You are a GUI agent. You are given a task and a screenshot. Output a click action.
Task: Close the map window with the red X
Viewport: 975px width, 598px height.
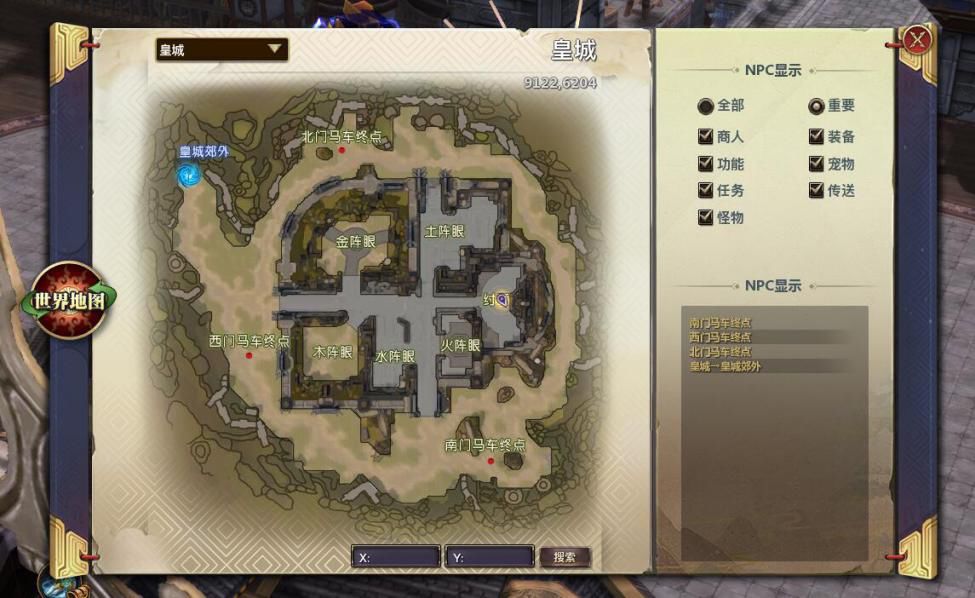(x=917, y=39)
